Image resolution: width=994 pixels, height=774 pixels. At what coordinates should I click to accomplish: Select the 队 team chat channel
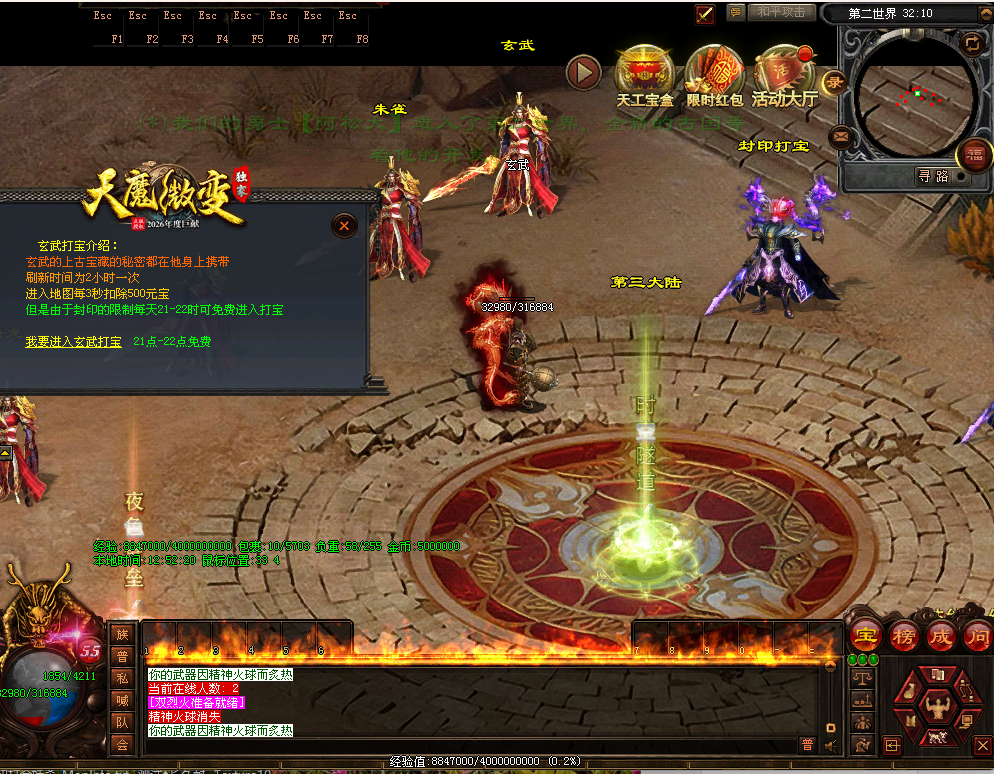click(x=122, y=722)
